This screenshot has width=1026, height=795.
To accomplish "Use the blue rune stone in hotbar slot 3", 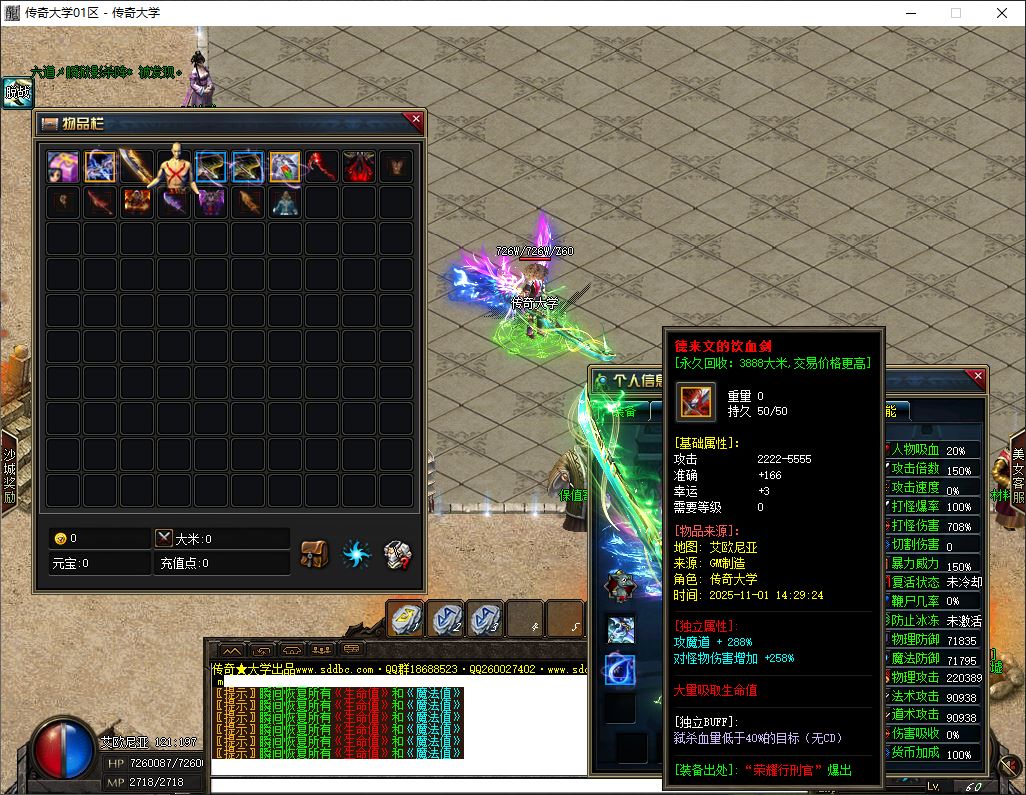I will pos(485,618).
